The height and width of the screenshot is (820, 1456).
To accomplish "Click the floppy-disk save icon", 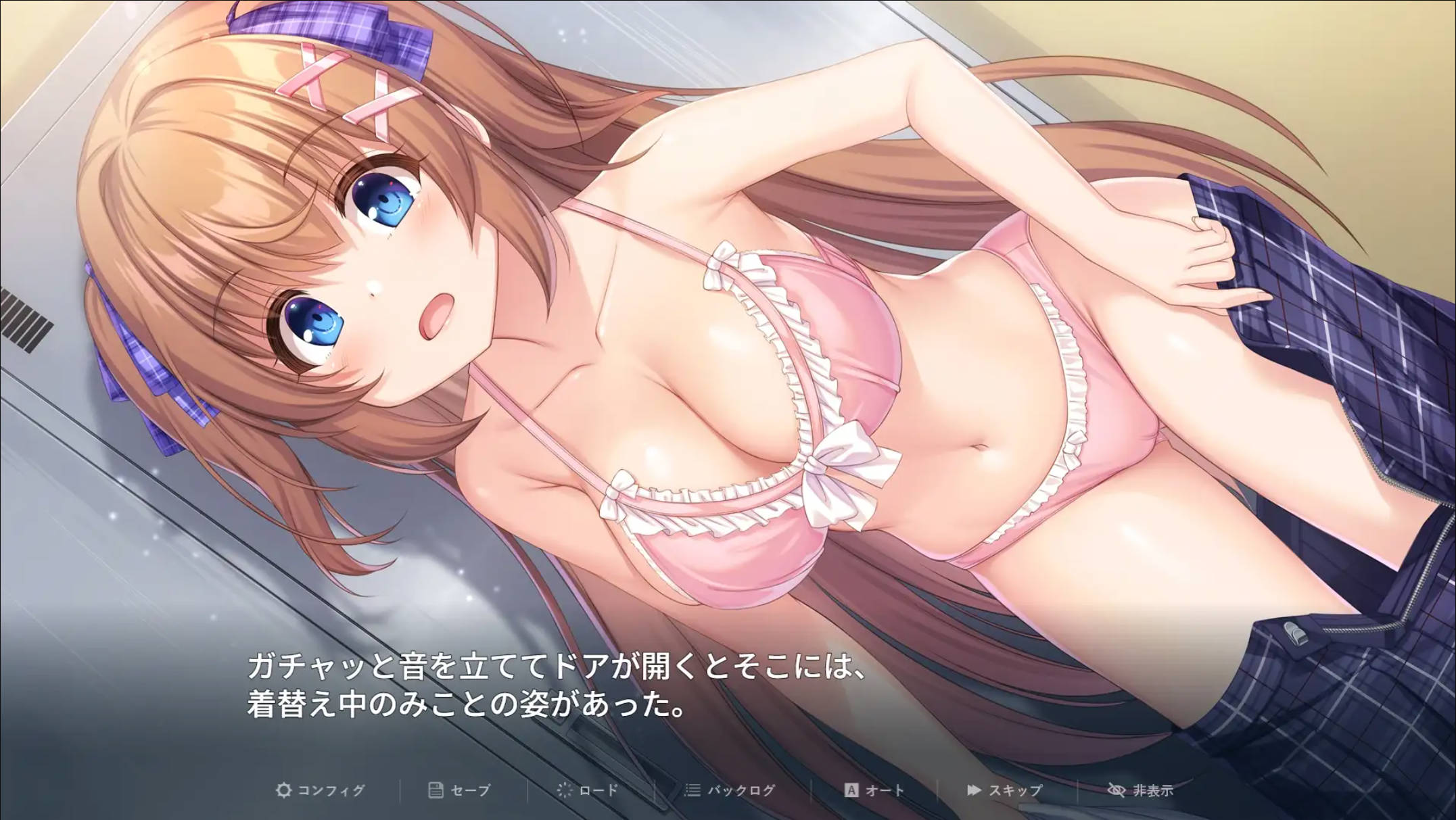I will pos(436,789).
